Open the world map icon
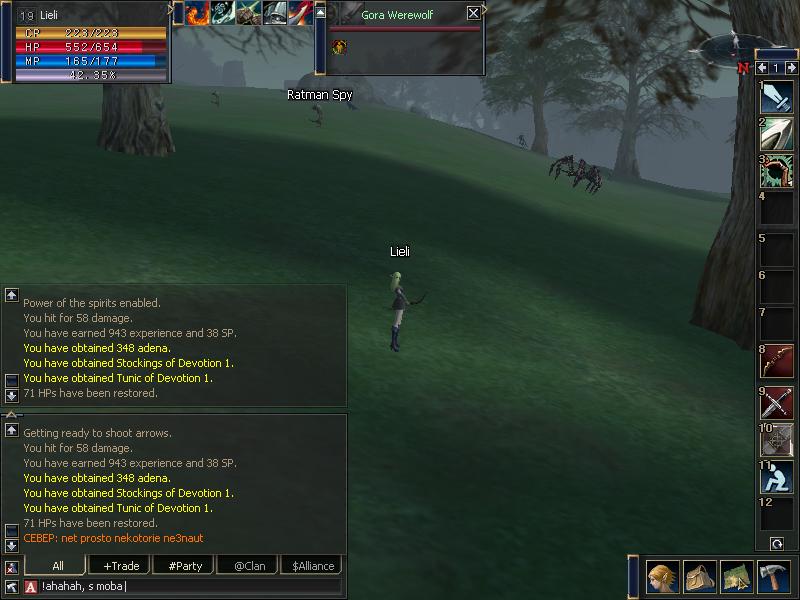 pyautogui.click(x=736, y=577)
